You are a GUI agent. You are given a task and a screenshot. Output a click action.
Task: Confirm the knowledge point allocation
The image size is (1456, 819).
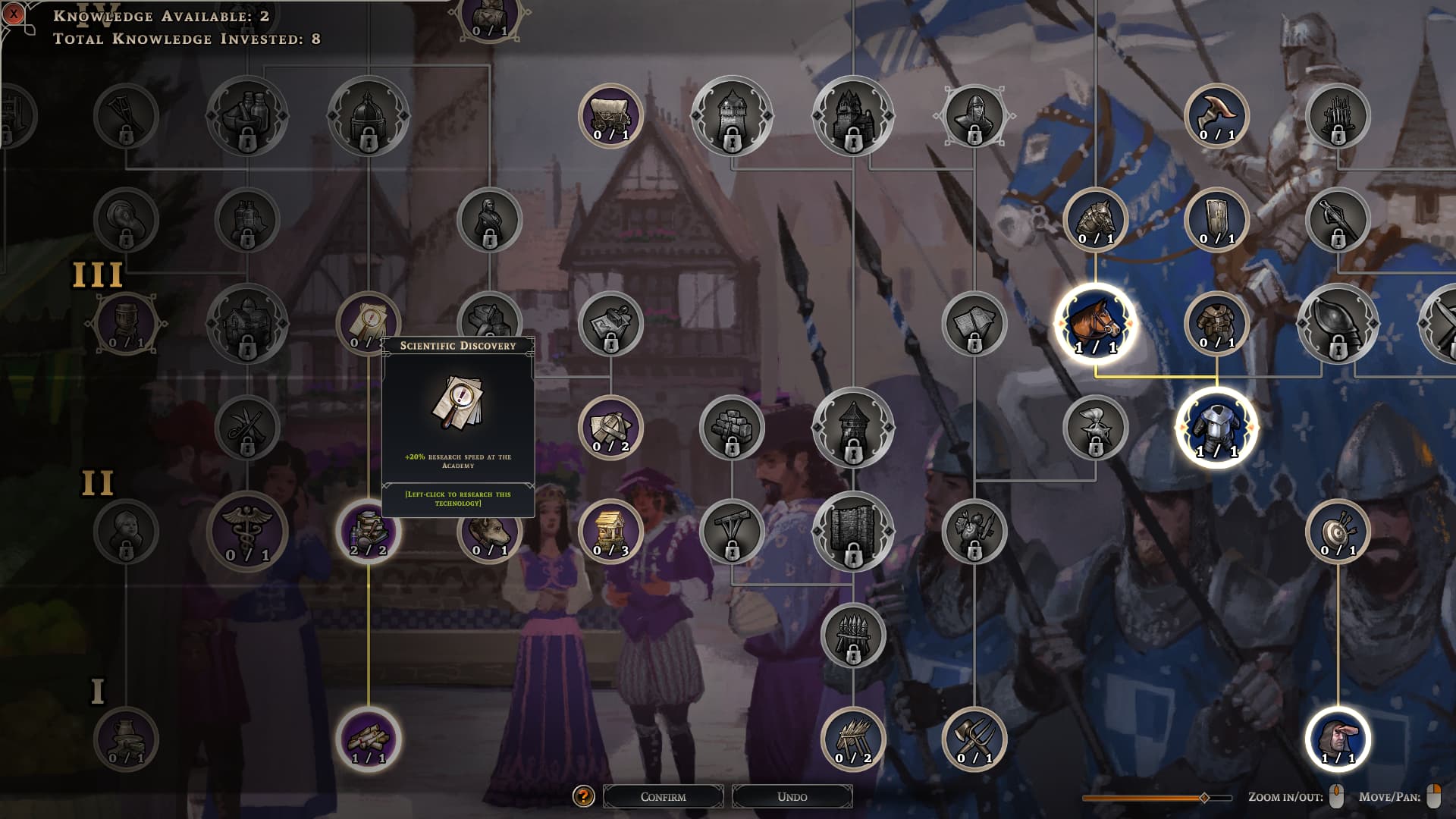(x=663, y=796)
